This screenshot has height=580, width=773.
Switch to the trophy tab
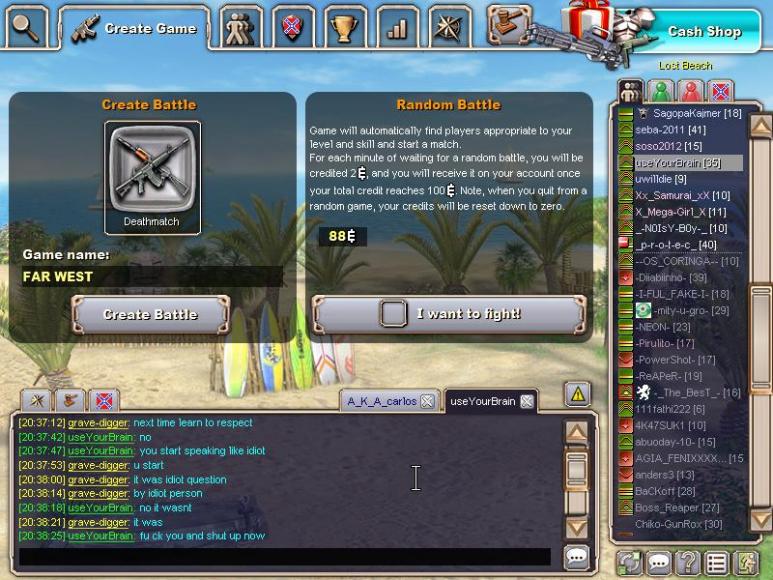tap(345, 28)
